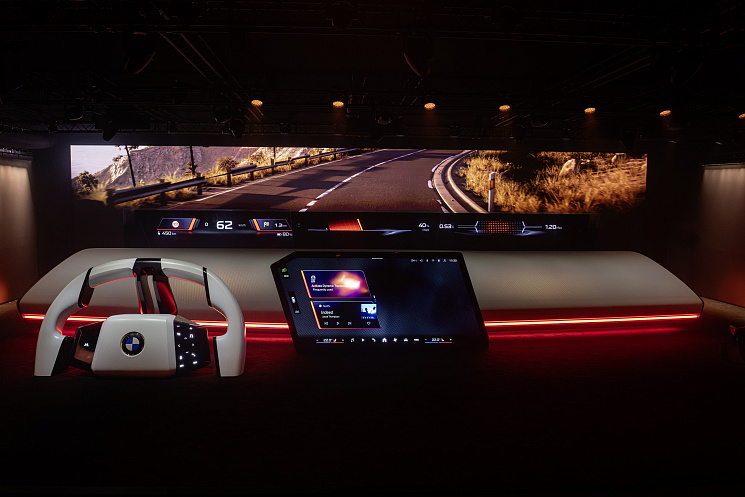Select the album art thumbnail
745x497 pixels.
coord(368,309)
